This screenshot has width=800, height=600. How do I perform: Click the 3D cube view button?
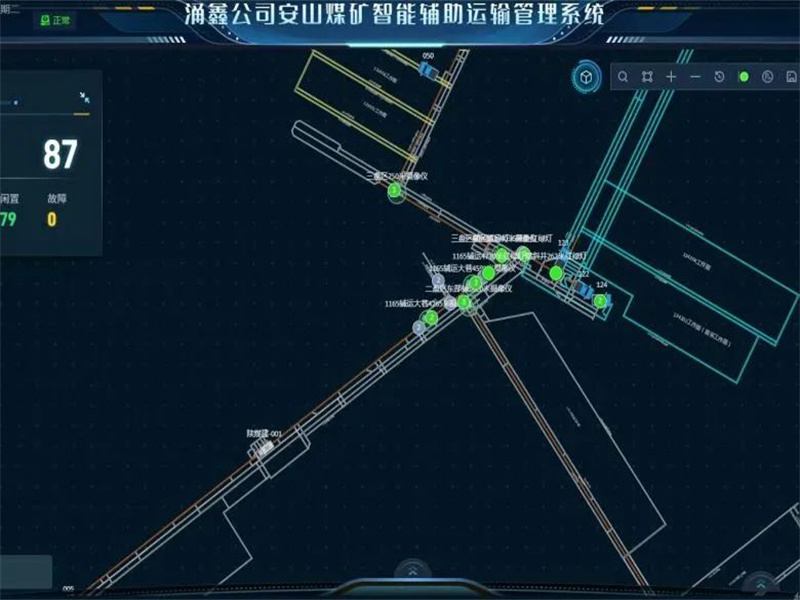coord(585,76)
